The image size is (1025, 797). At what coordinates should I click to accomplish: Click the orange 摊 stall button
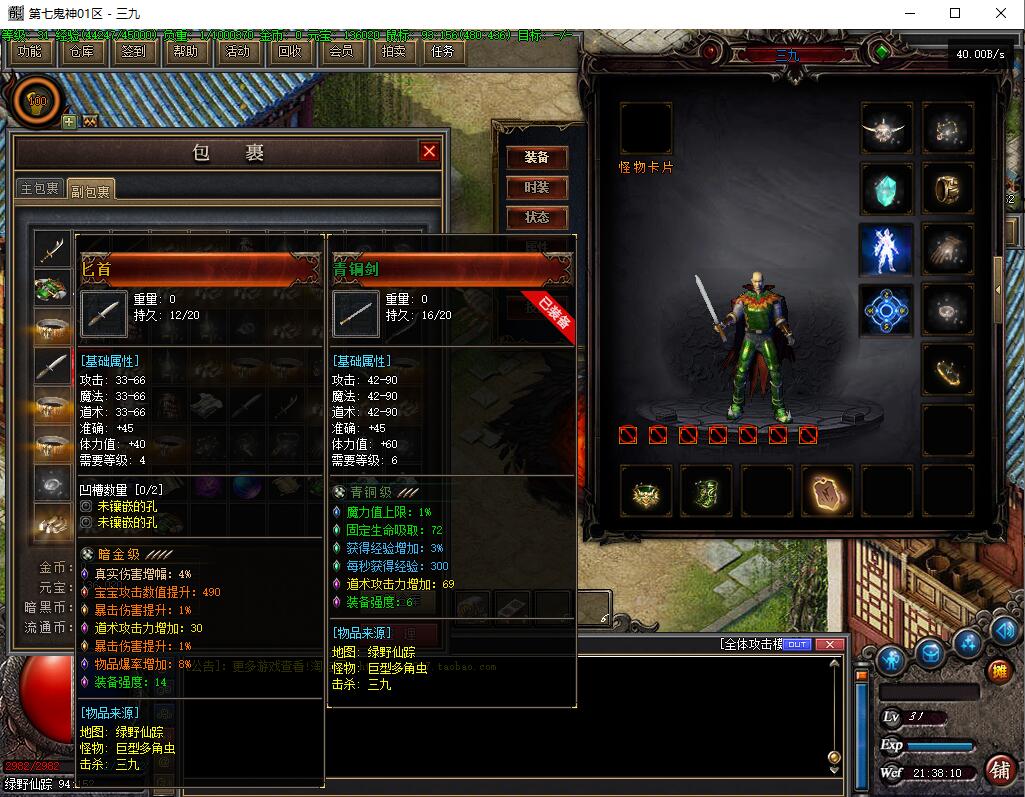click(998, 671)
